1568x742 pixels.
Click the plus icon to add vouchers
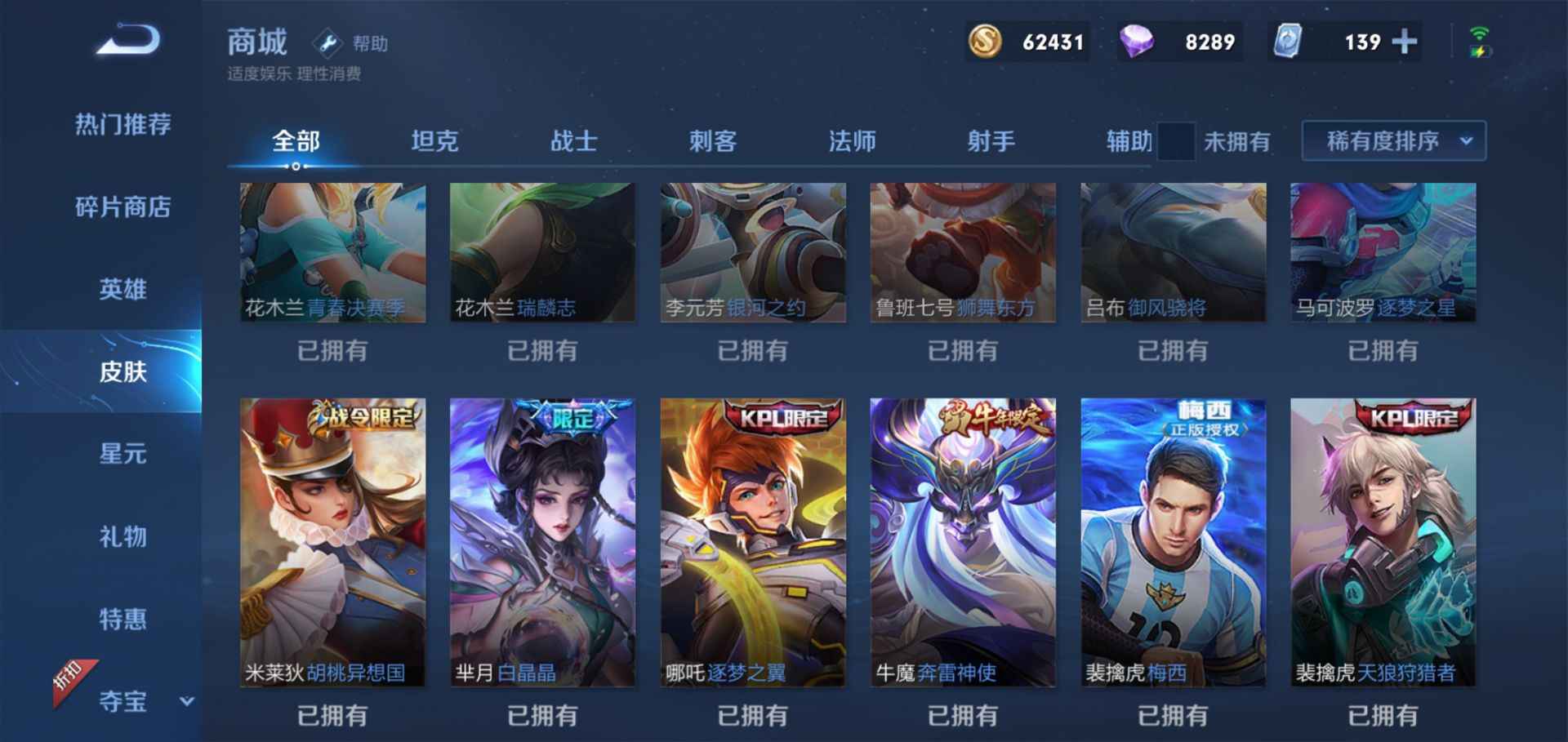(1404, 41)
